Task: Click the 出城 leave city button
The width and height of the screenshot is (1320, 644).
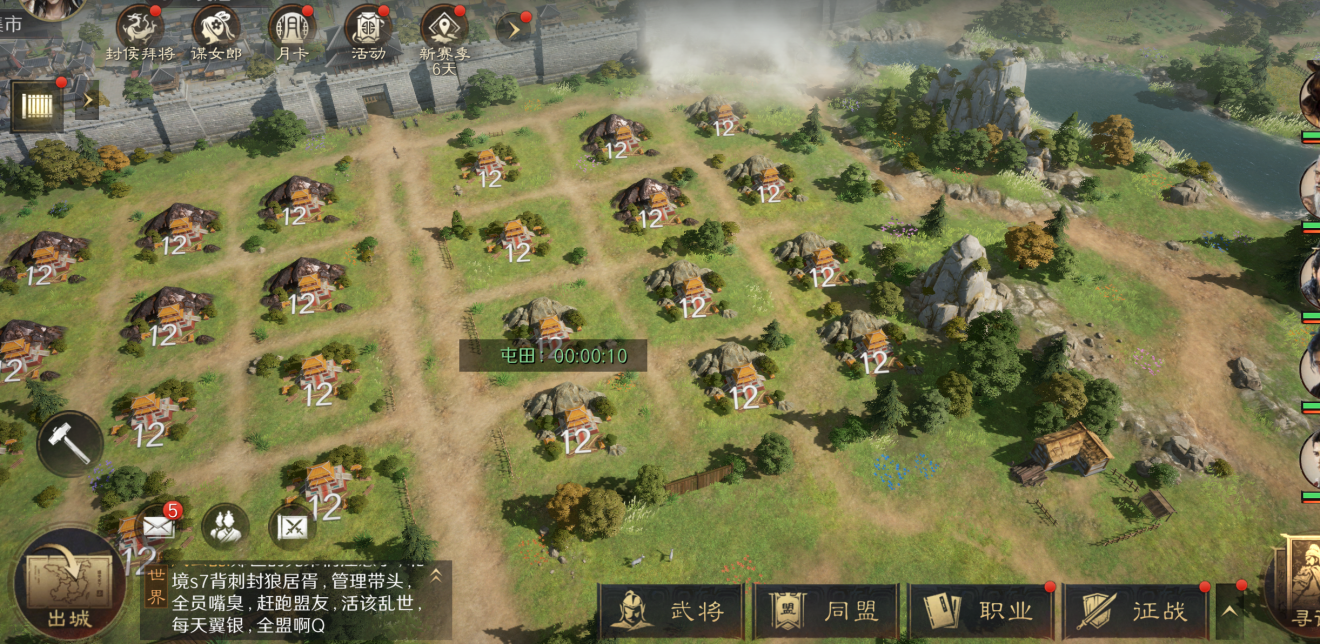Action: [68, 585]
